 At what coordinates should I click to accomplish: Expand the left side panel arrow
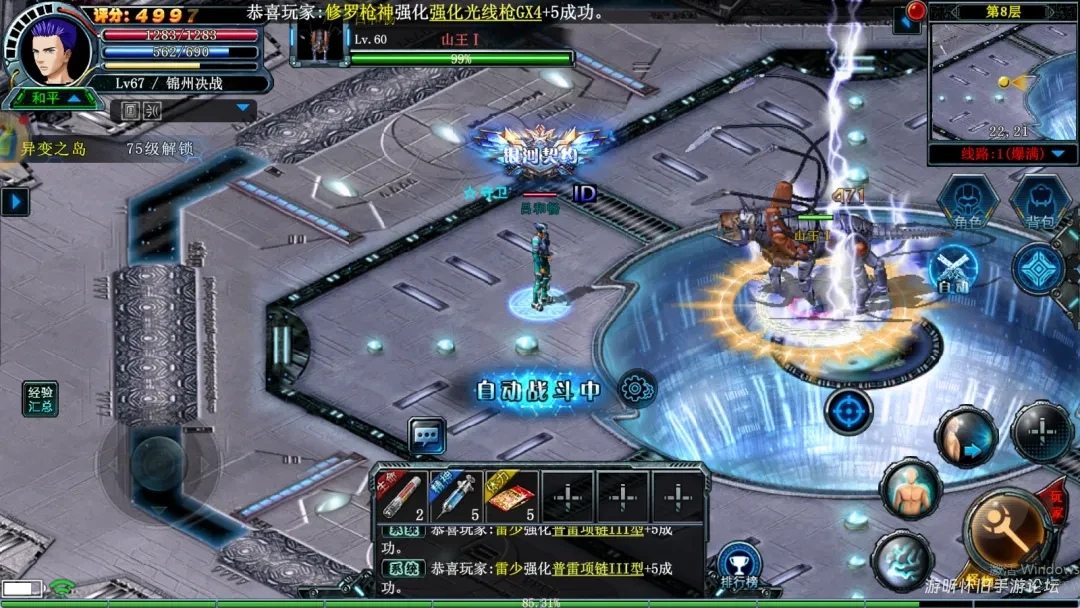(x=14, y=202)
